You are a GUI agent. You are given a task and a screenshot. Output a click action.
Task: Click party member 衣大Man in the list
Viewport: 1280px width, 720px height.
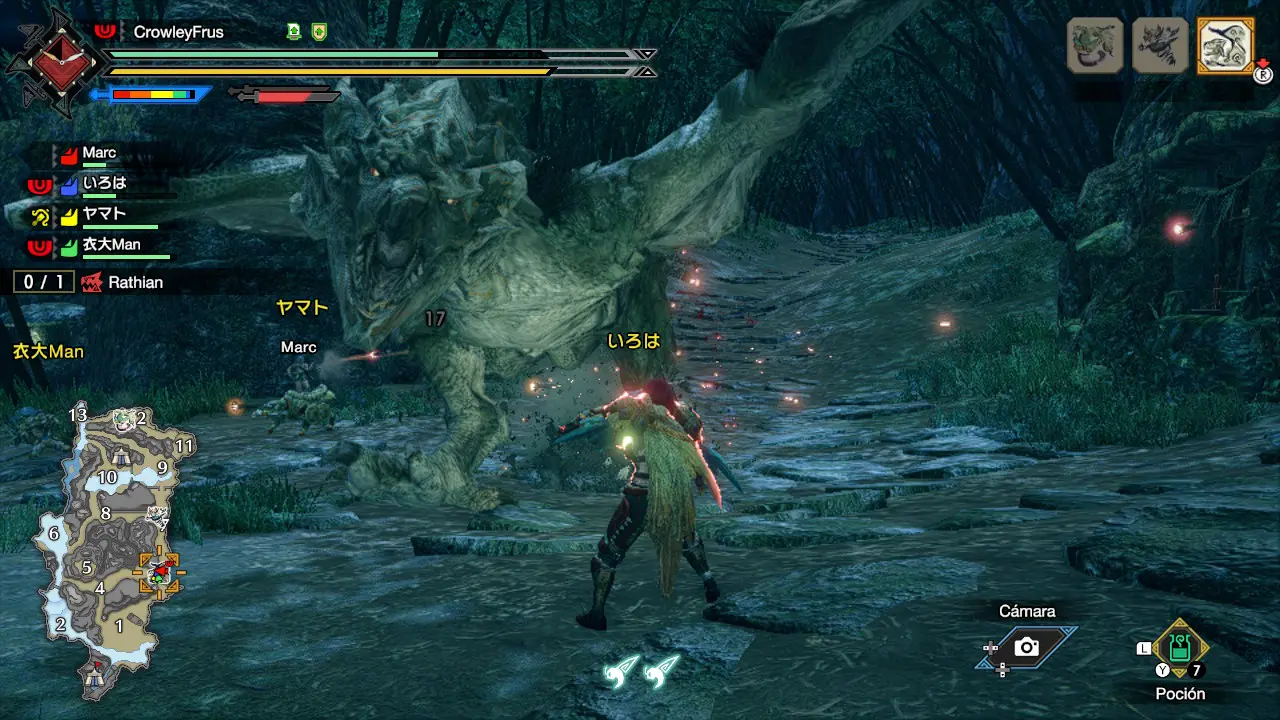coord(111,245)
